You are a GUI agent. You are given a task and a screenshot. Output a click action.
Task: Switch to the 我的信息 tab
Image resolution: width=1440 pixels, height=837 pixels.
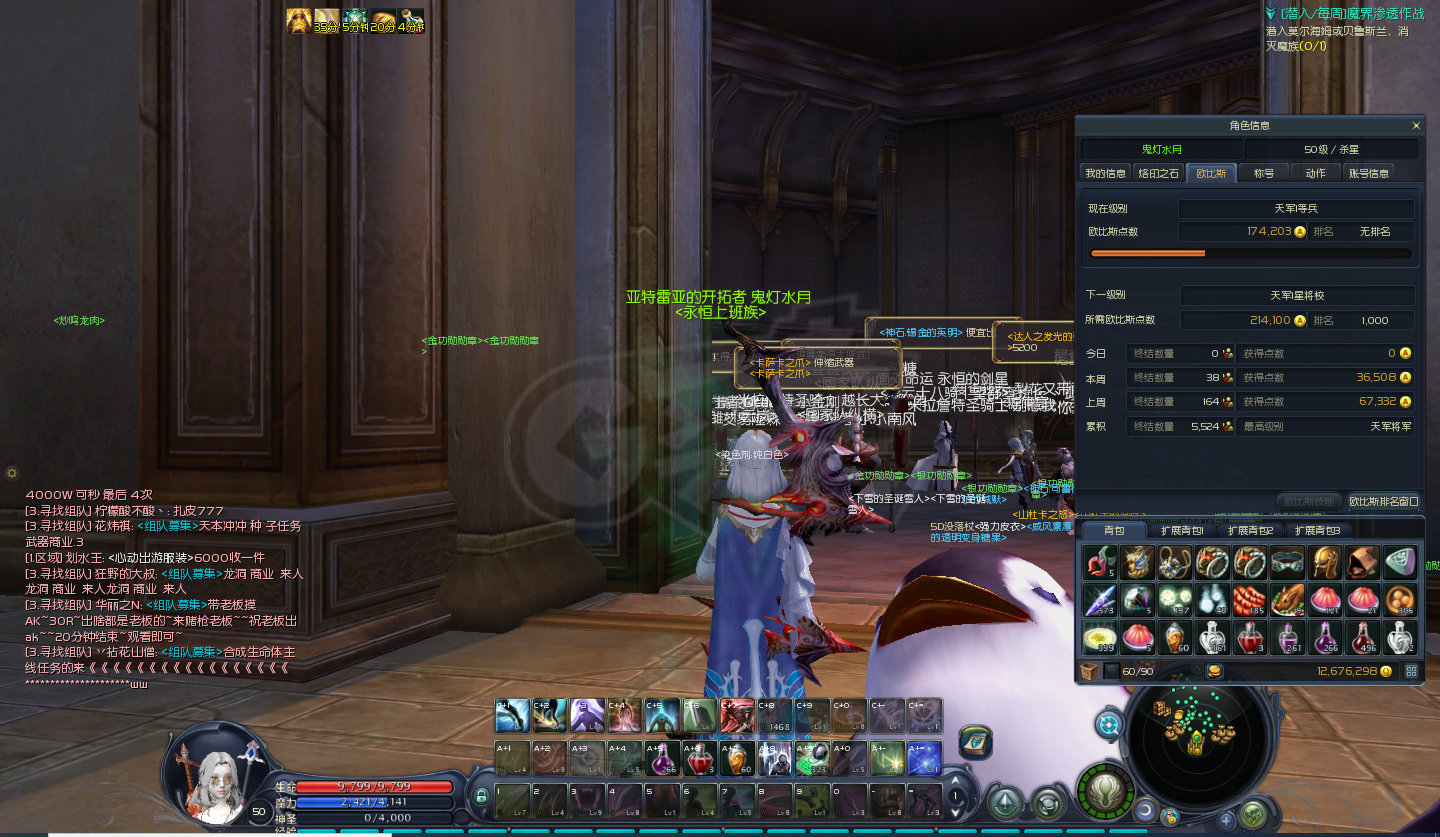pos(1106,173)
